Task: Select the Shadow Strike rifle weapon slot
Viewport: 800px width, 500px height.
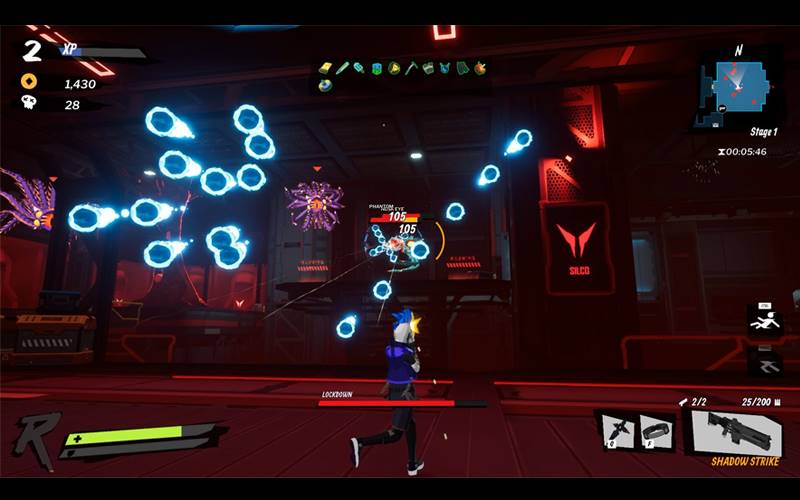Action: click(739, 430)
